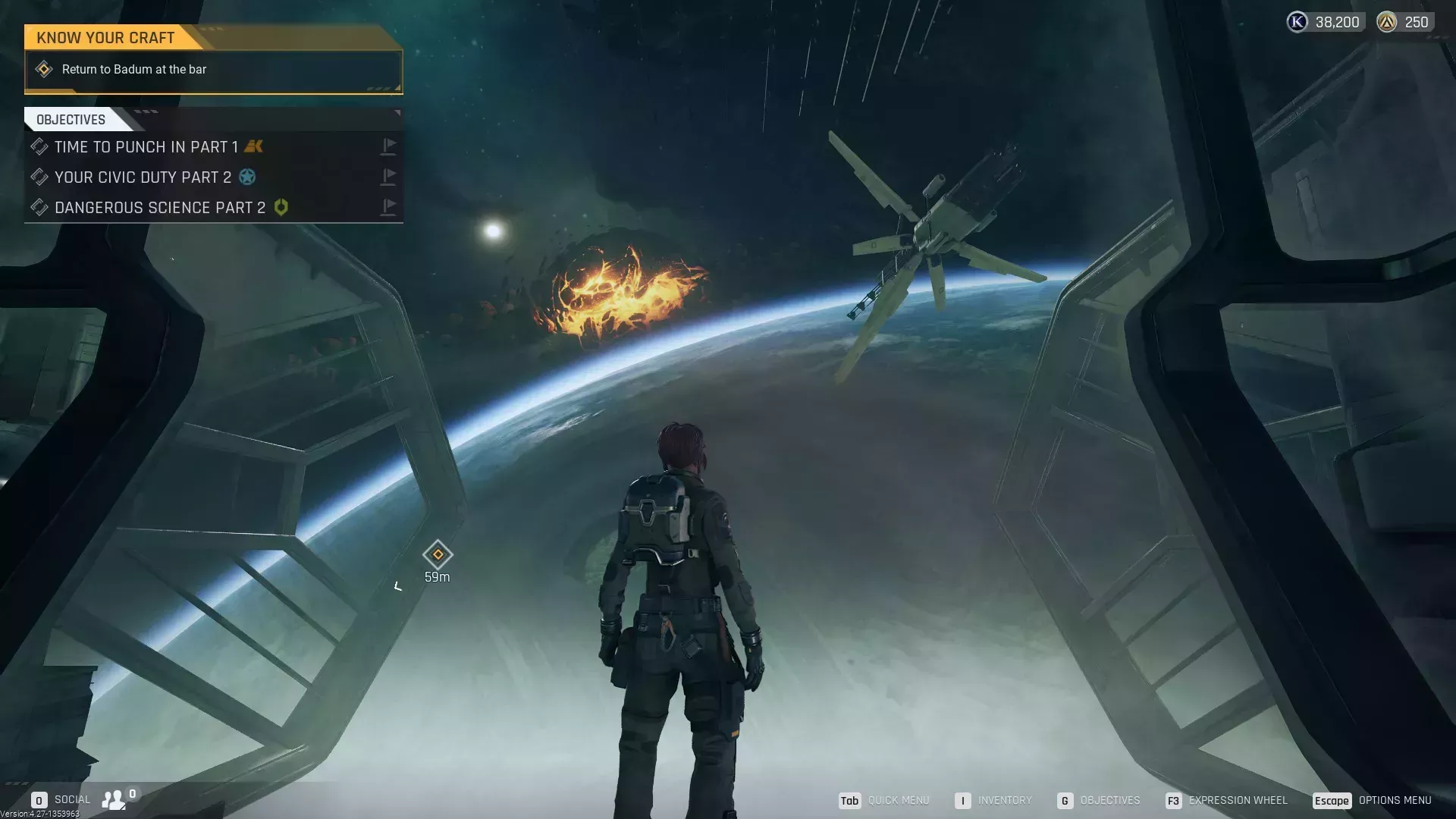Select the Time to Punch In Part 1 objective

tap(146, 147)
